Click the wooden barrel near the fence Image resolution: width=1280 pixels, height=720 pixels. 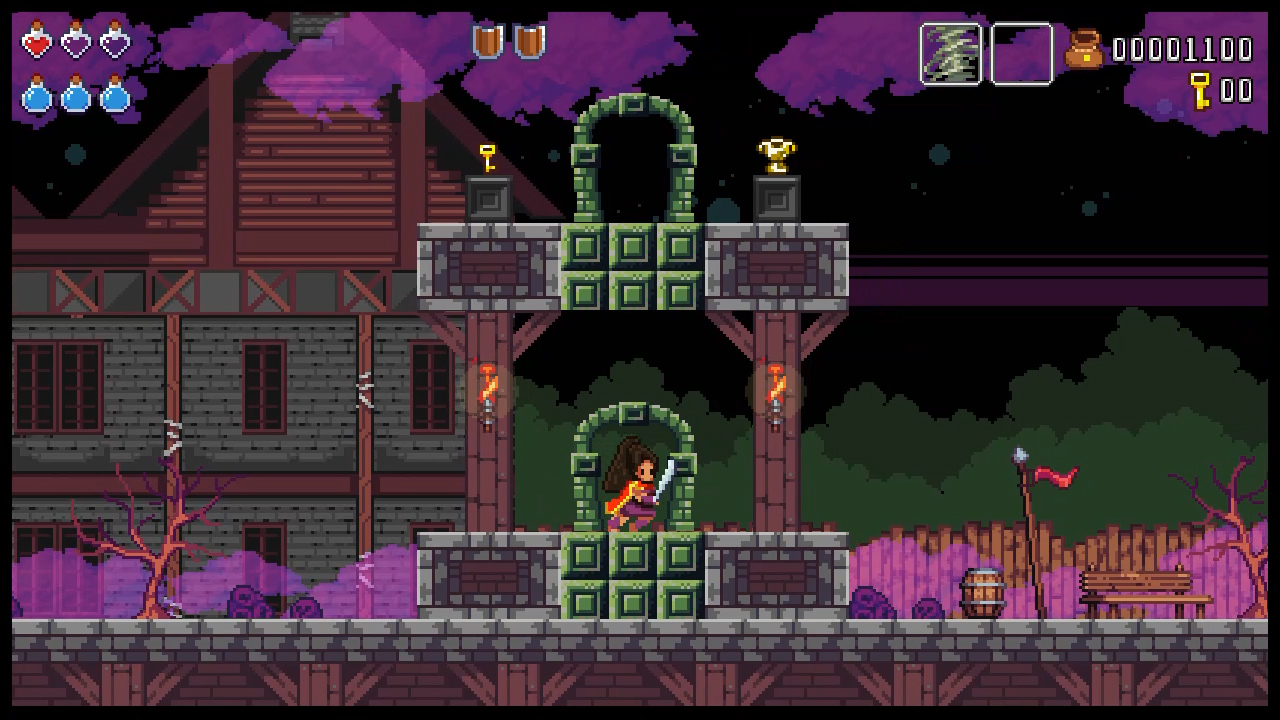point(982,589)
